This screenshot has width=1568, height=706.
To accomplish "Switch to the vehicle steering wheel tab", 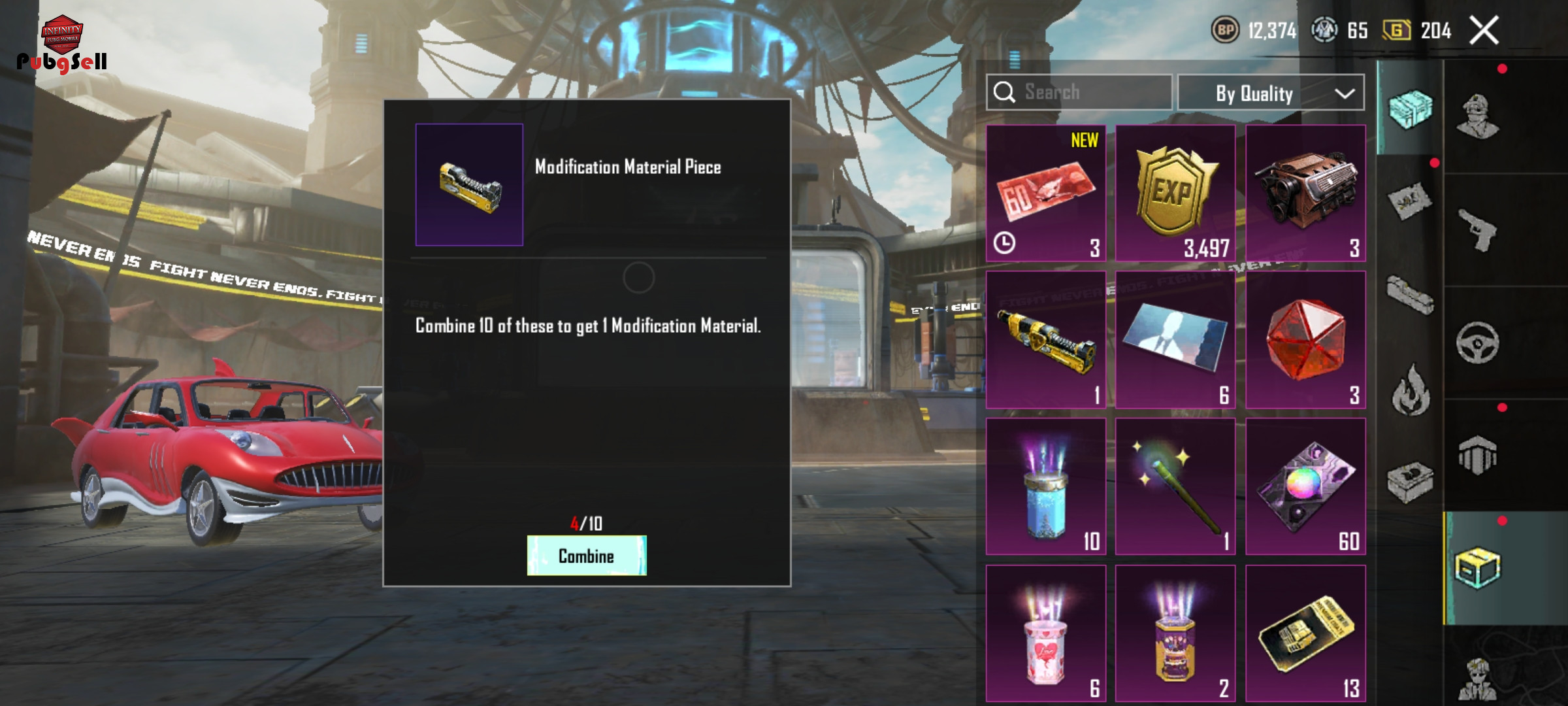I will click(x=1477, y=343).
